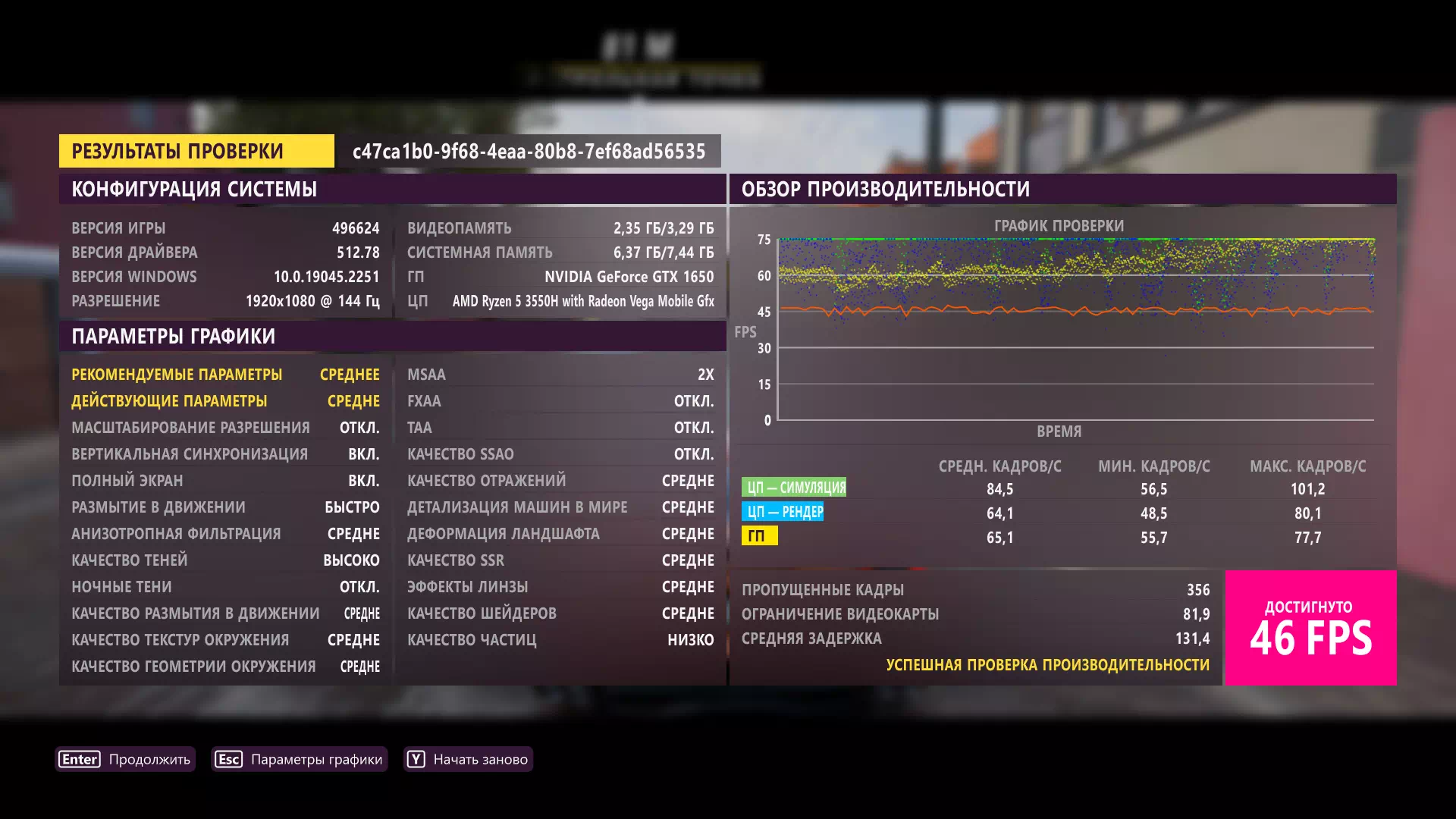Click the Y key icon near Начать заново
Image resolution: width=1456 pixels, height=819 pixels.
[416, 758]
